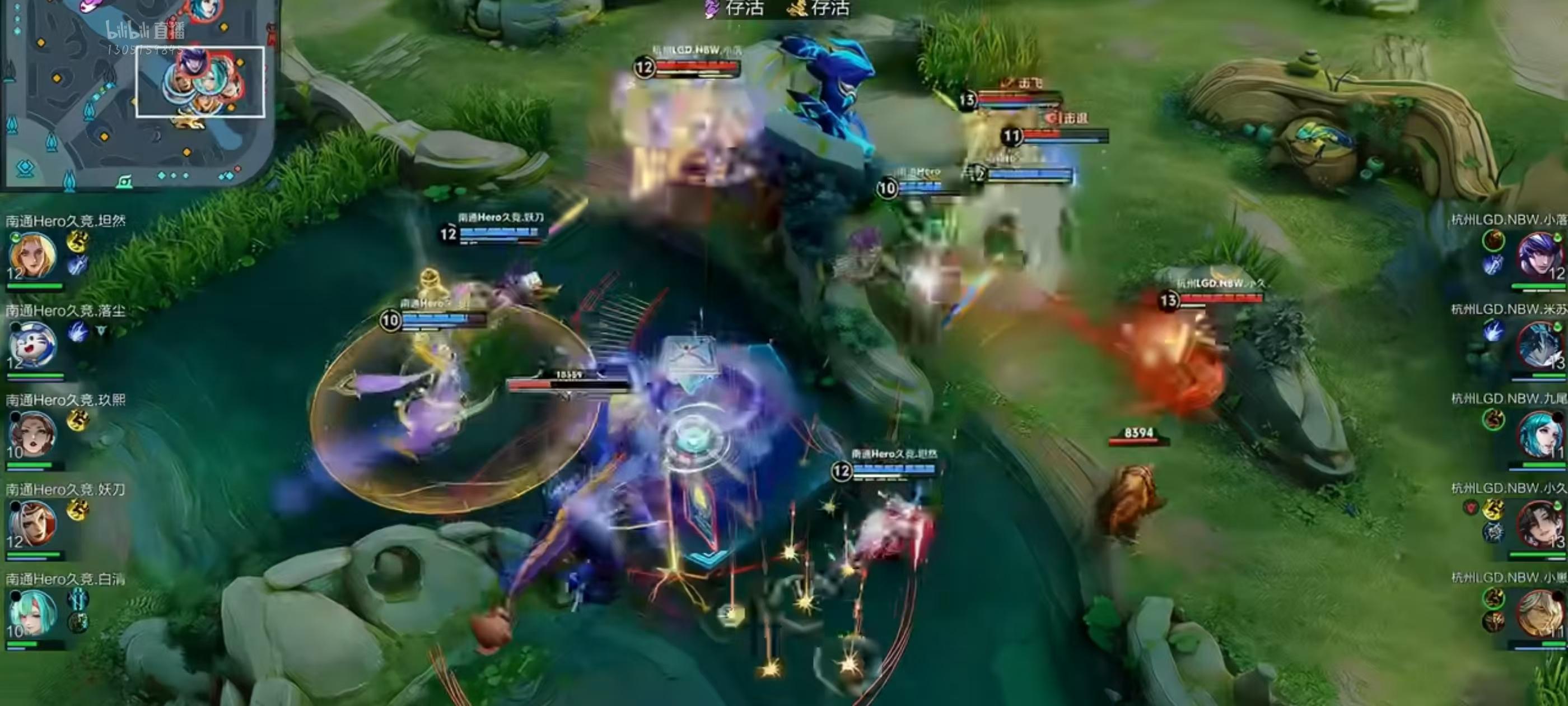This screenshot has width=1568, height=706.
Task: Click the blue home base icon on minimap
Action: pyautogui.click(x=25, y=168)
